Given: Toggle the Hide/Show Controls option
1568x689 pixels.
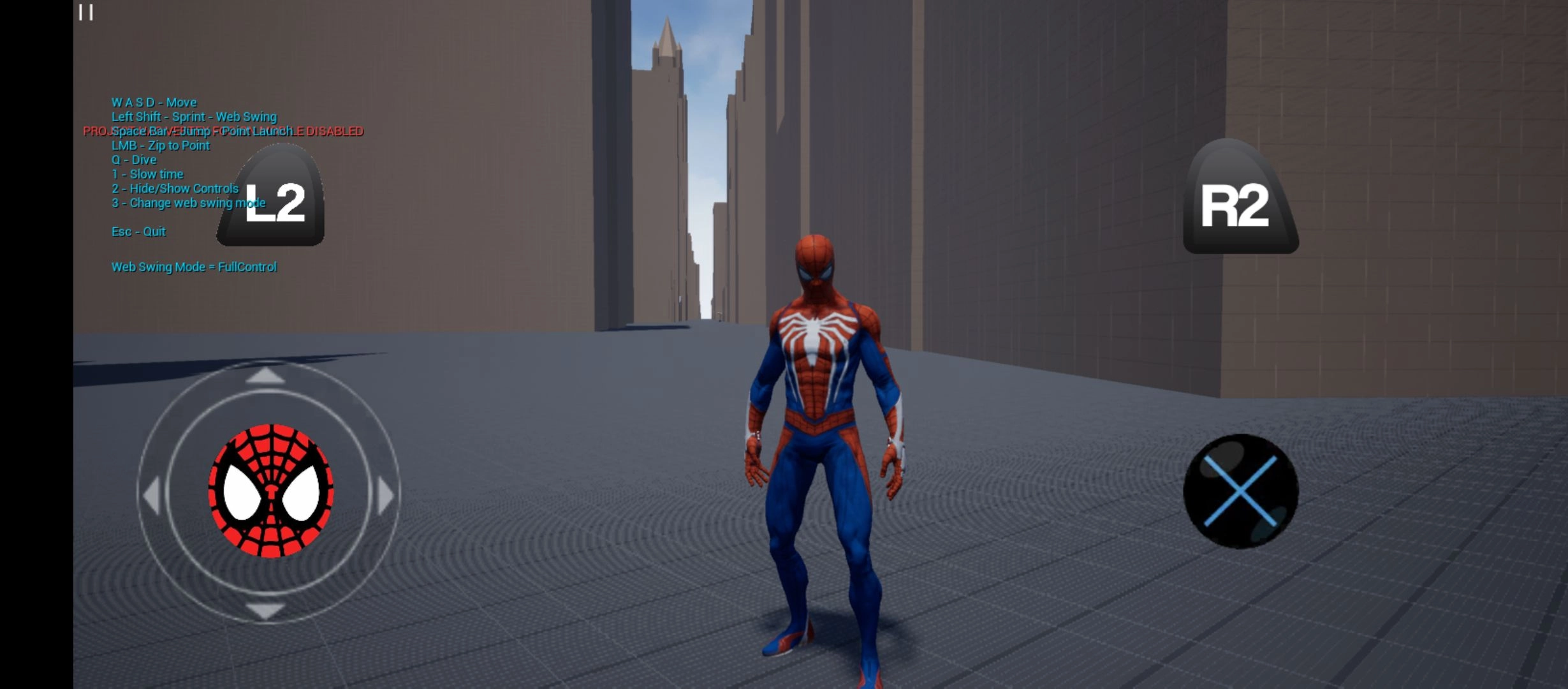Looking at the screenshot, I should pos(175,188).
